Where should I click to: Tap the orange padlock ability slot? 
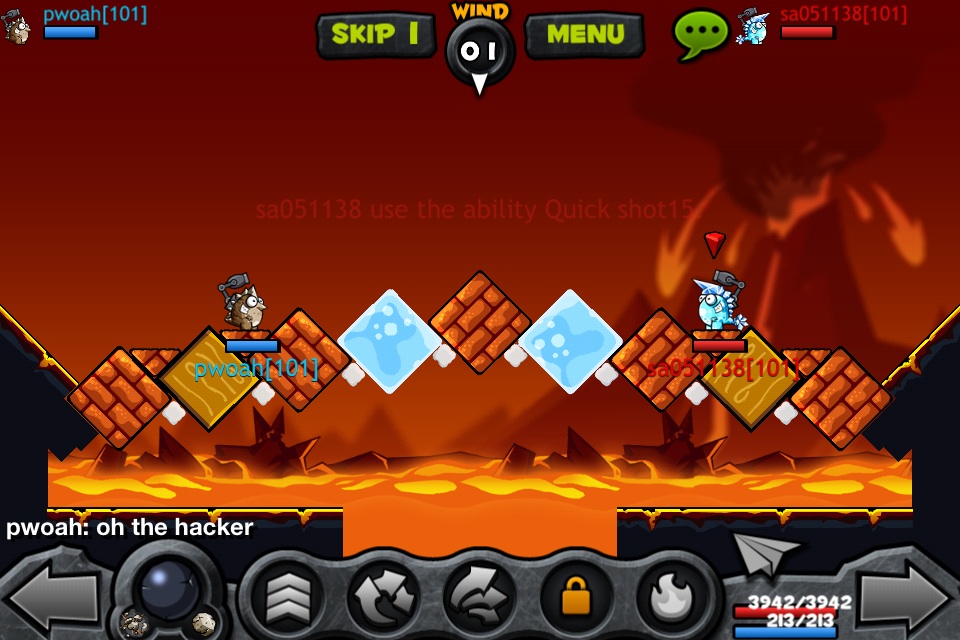[575, 598]
